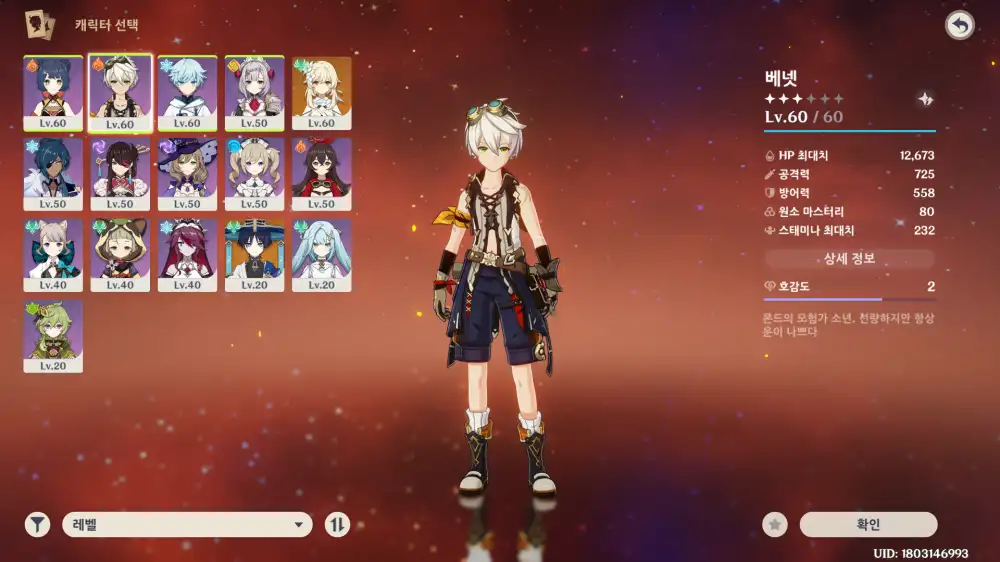The height and width of the screenshot is (562, 1000).
Task: Open the character filter funnel
Action: tap(37, 524)
